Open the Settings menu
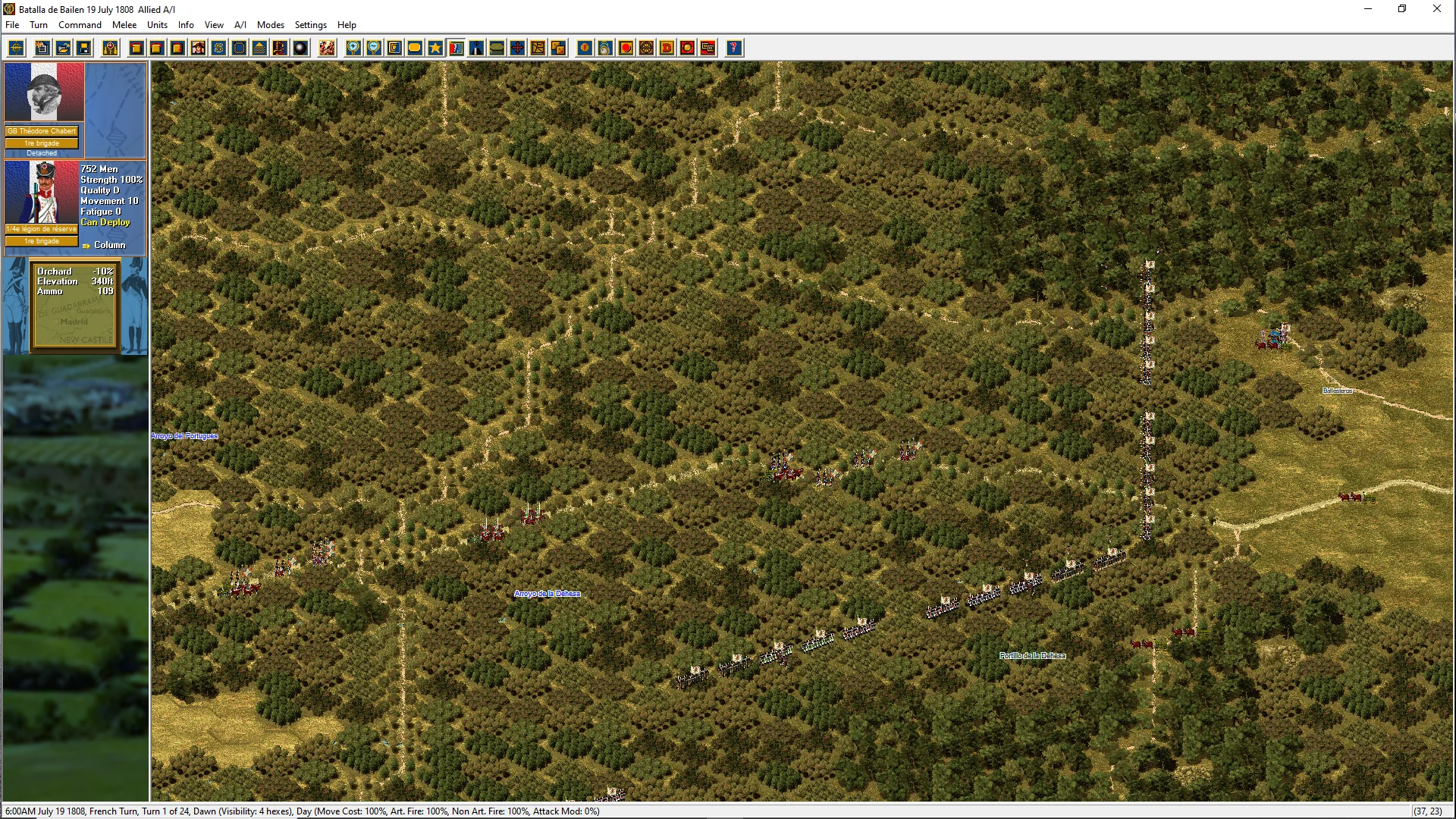This screenshot has width=1456, height=819. click(310, 25)
